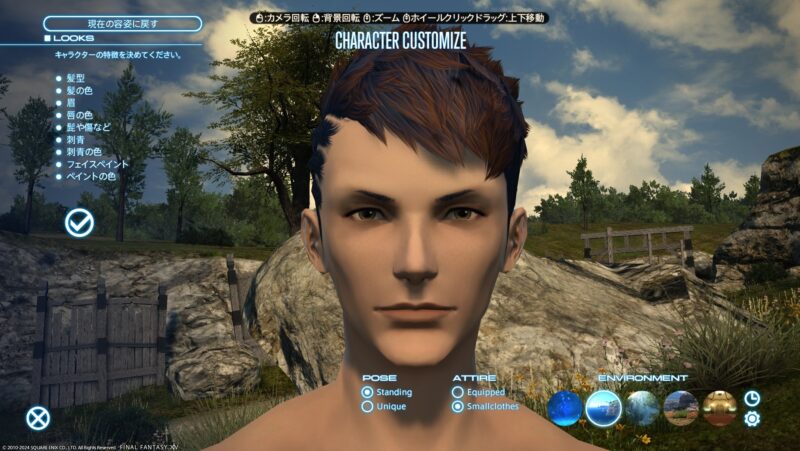The height and width of the screenshot is (451, 800).
Task: Select the フェイスペイント face paint option
Action: coord(98,164)
